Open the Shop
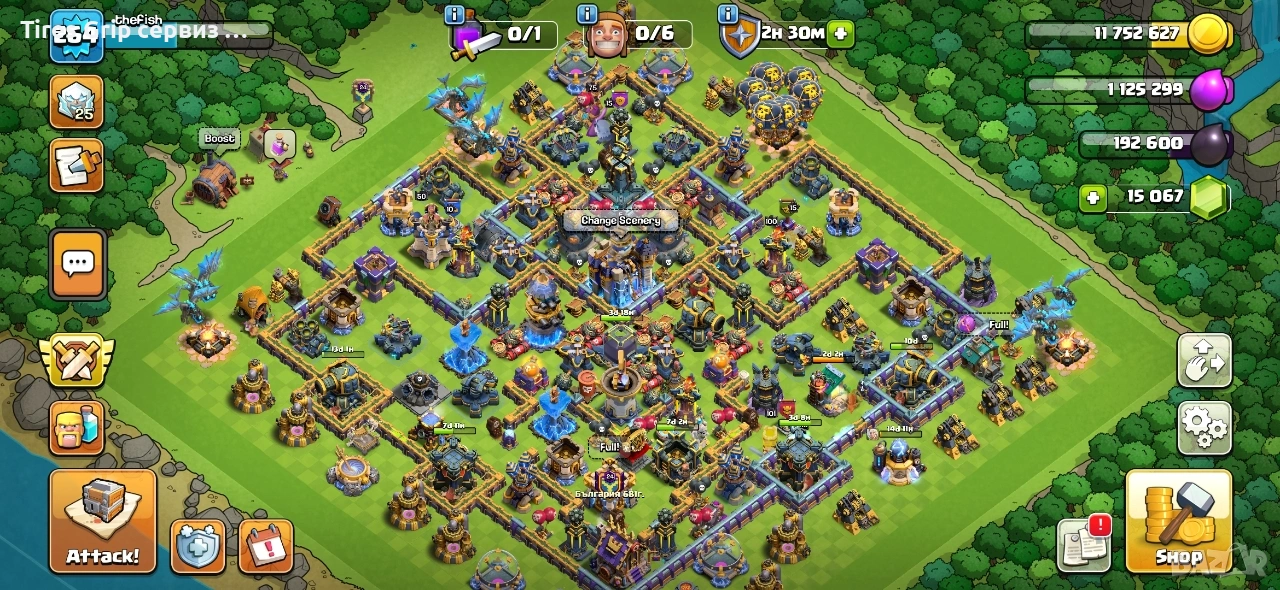Image resolution: width=1280 pixels, height=590 pixels. tap(1178, 521)
